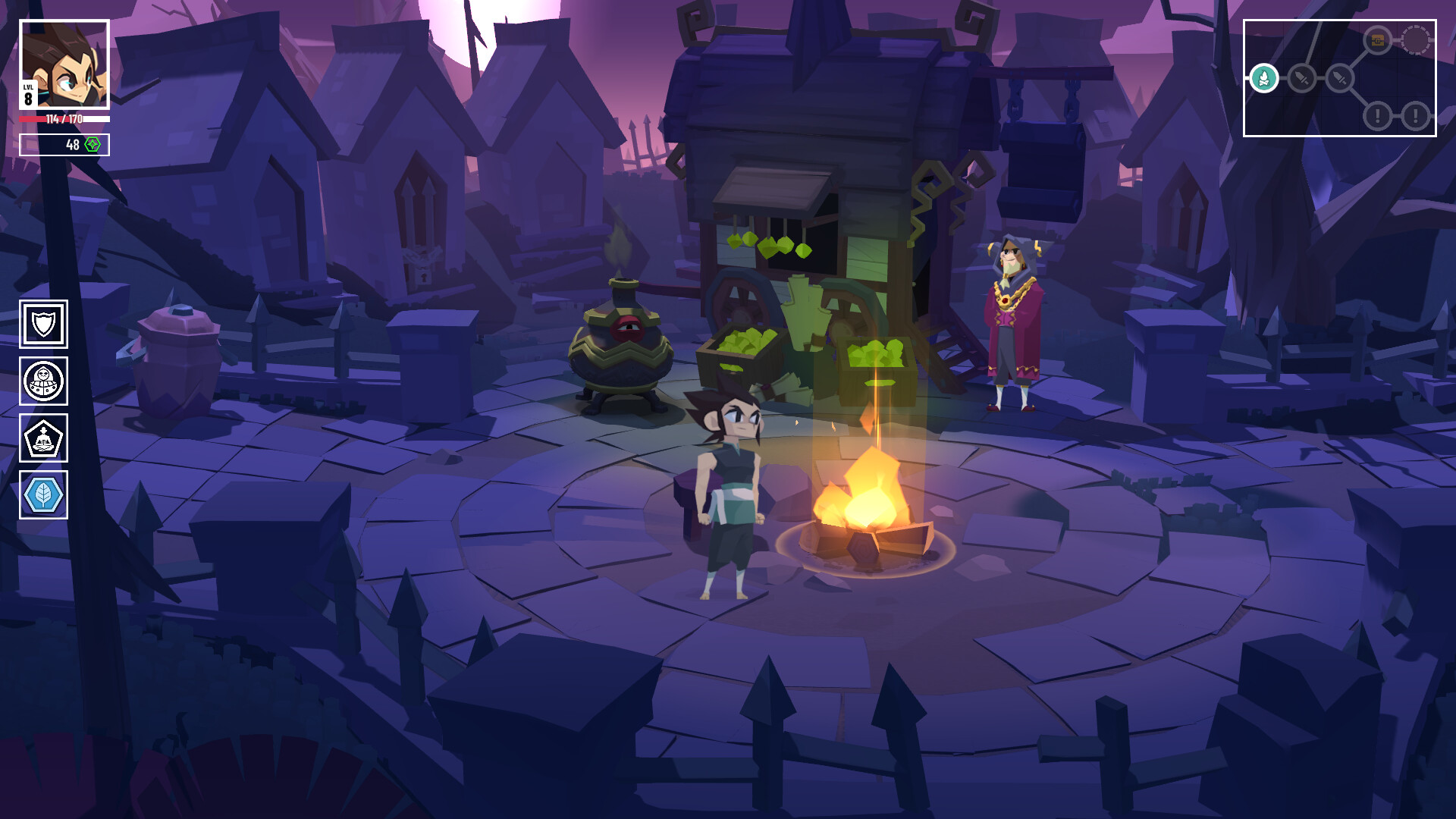Screen dimensions: 1456x819
Task: Choose the sword node connected to the chest
Action: [x=1339, y=78]
